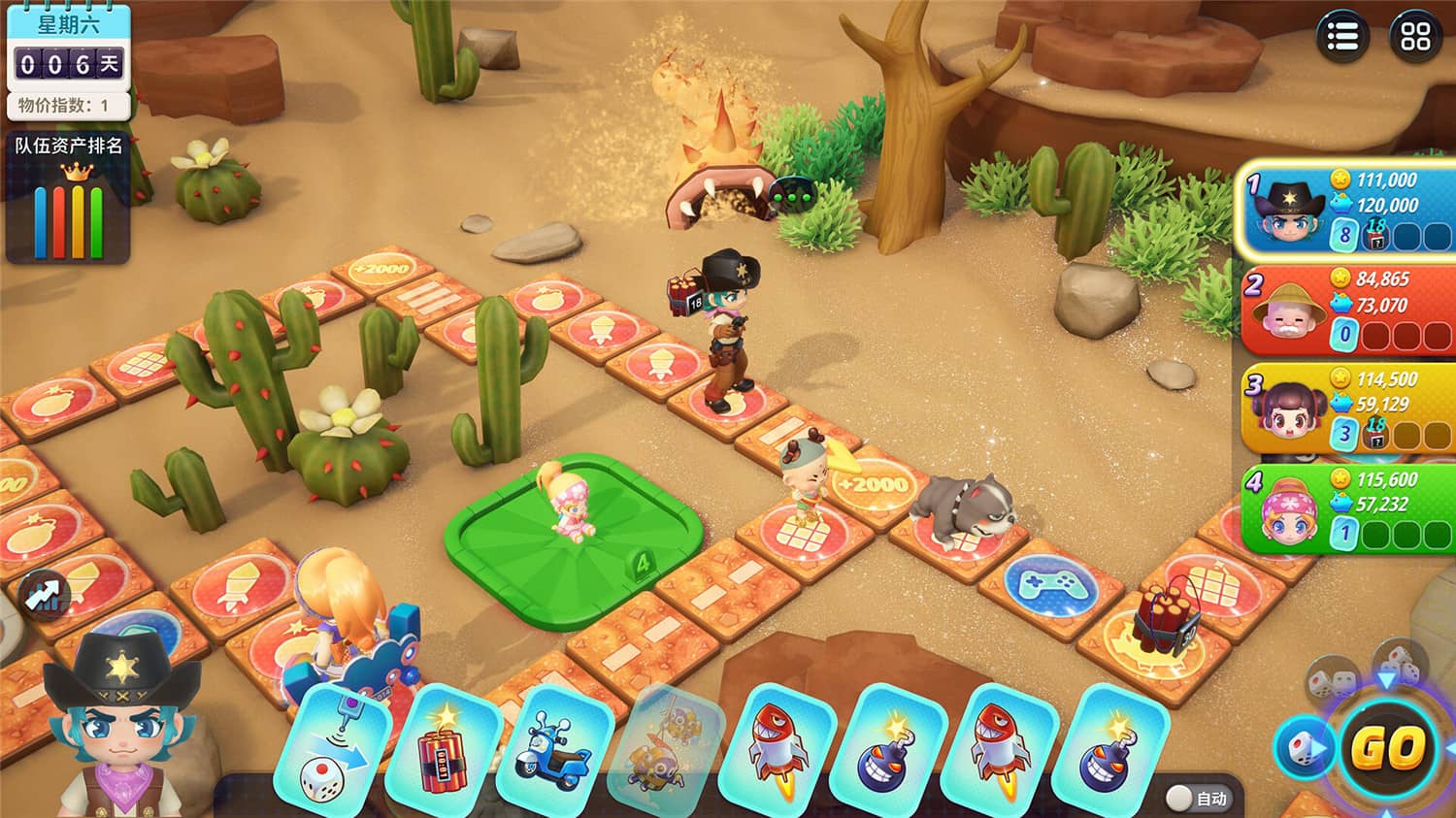Open the calendar day counter panel
Viewport: 1456px width, 818px height.
point(68,60)
